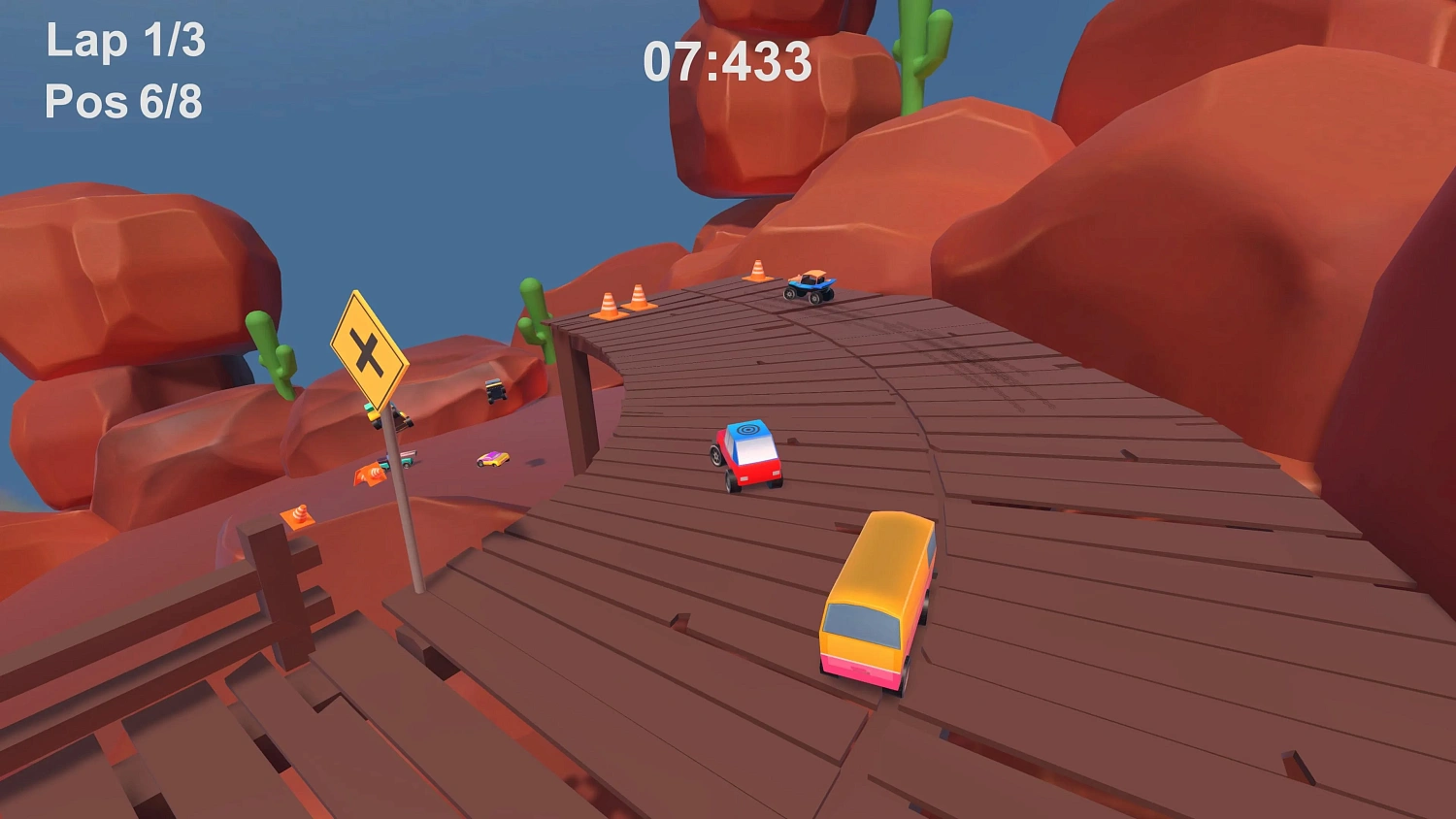Click the Pos 6/8 position display
Screen dimensions: 1456x819
click(x=125, y=100)
